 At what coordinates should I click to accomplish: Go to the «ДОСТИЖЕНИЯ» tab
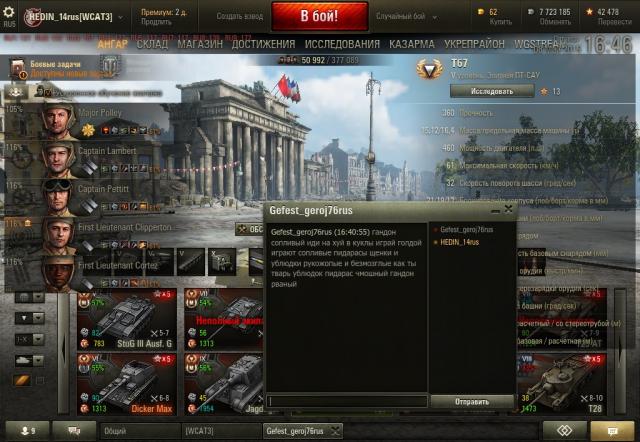[x=263, y=45]
